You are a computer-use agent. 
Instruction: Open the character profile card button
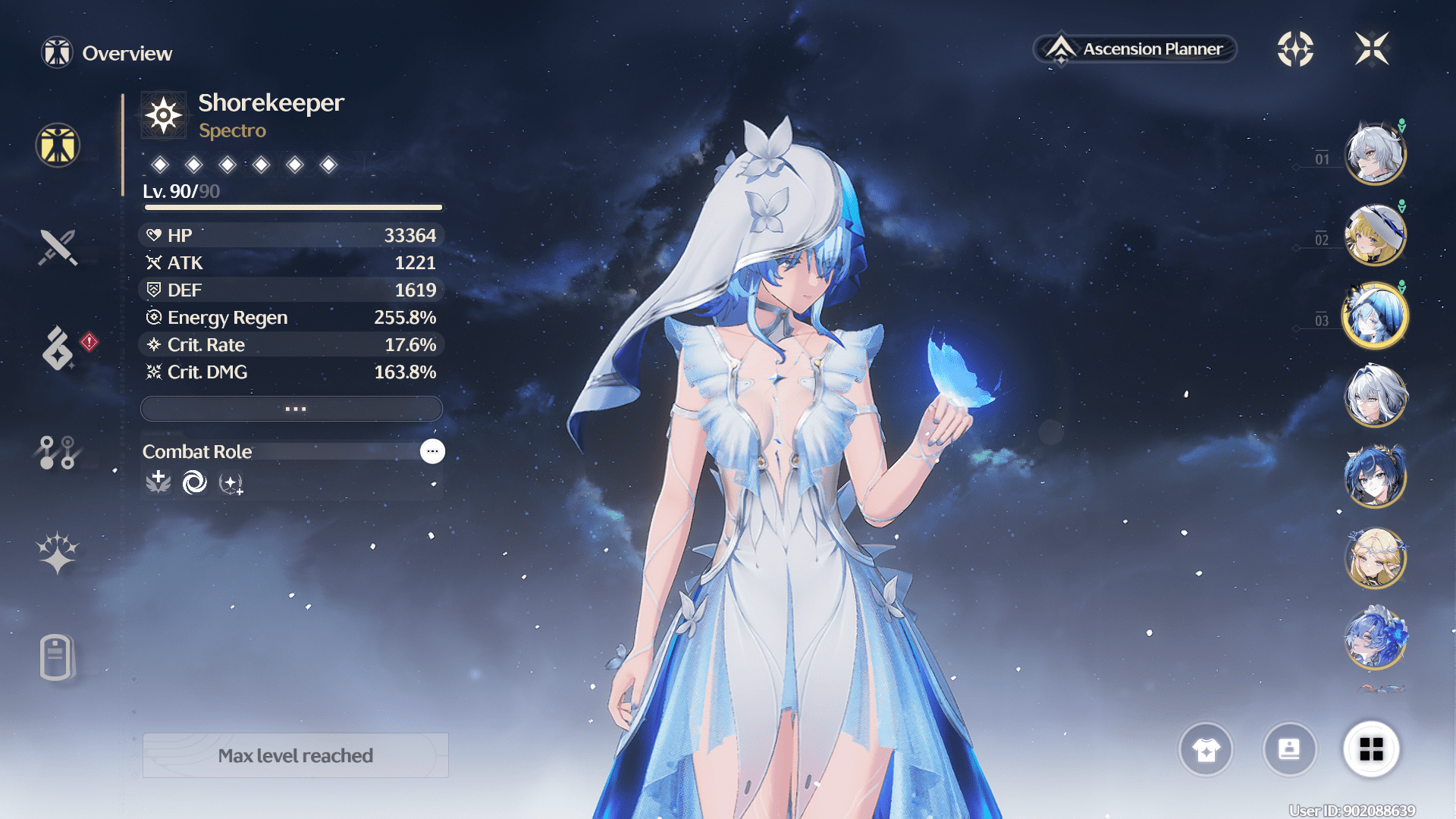click(x=1289, y=749)
